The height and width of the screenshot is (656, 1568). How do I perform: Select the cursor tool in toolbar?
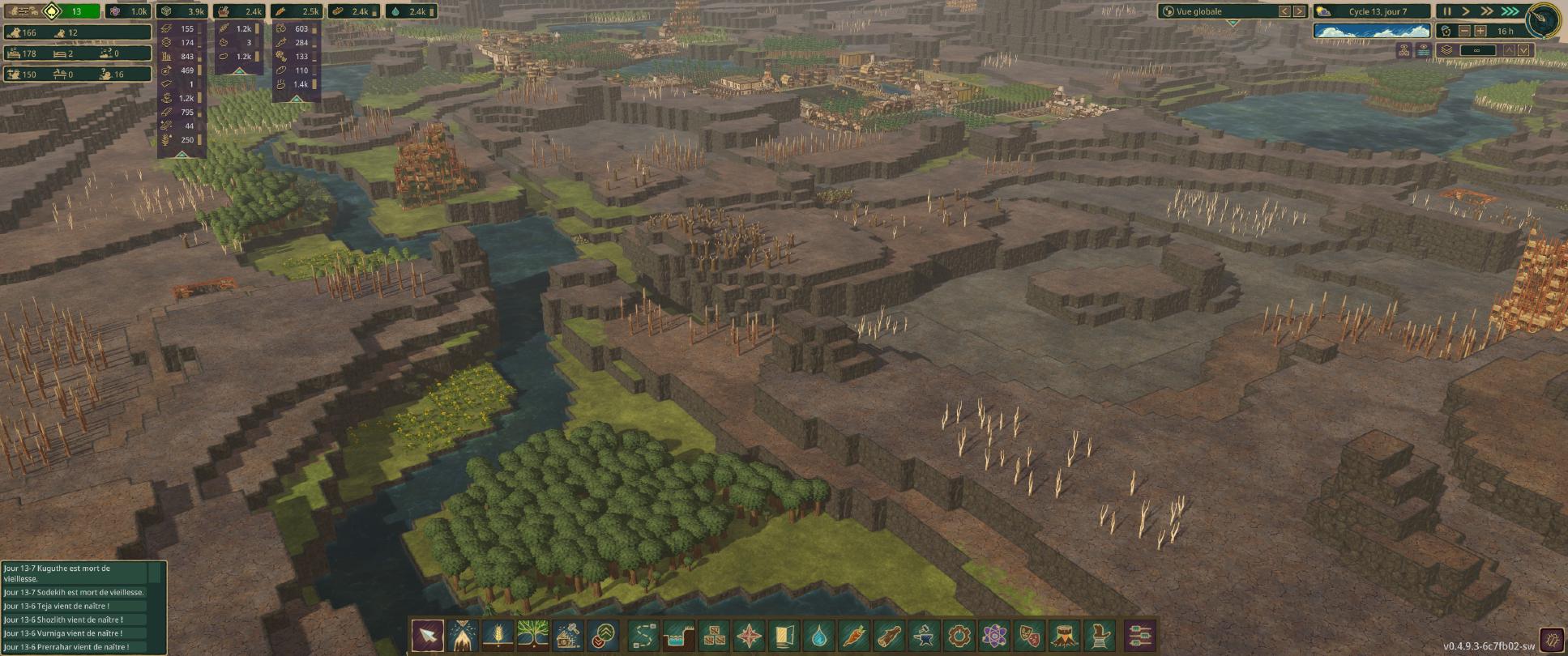pyautogui.click(x=427, y=636)
